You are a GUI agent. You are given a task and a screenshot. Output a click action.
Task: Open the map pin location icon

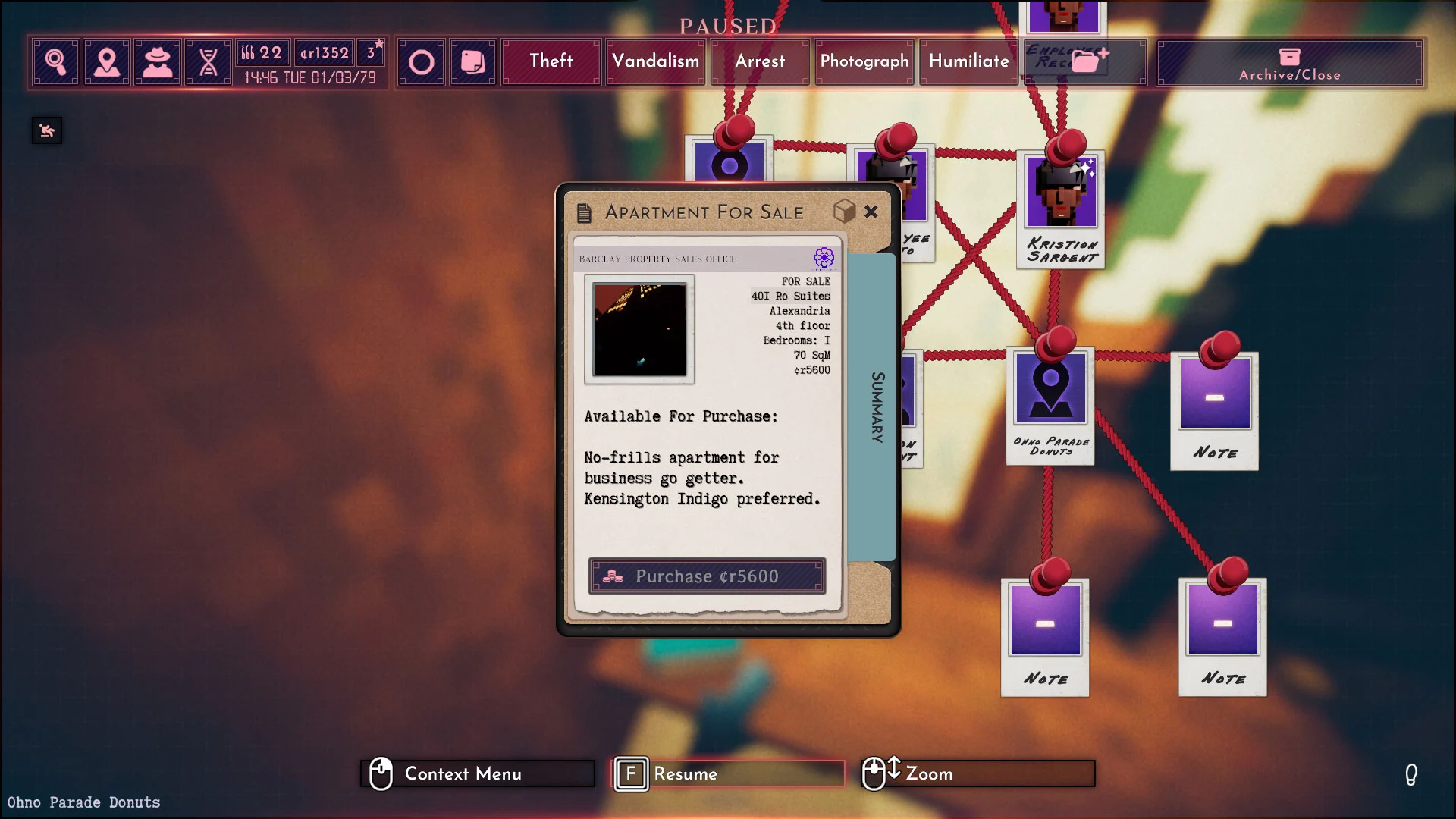click(107, 62)
